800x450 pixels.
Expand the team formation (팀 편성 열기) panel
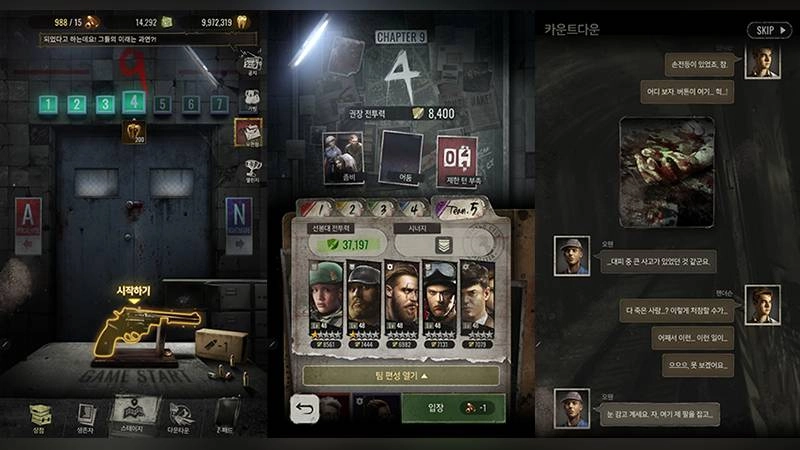401,375
